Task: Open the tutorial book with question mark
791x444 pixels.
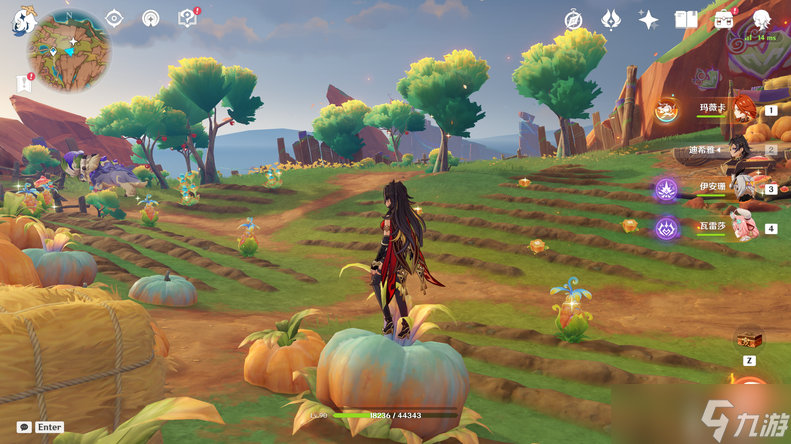Action: click(186, 18)
